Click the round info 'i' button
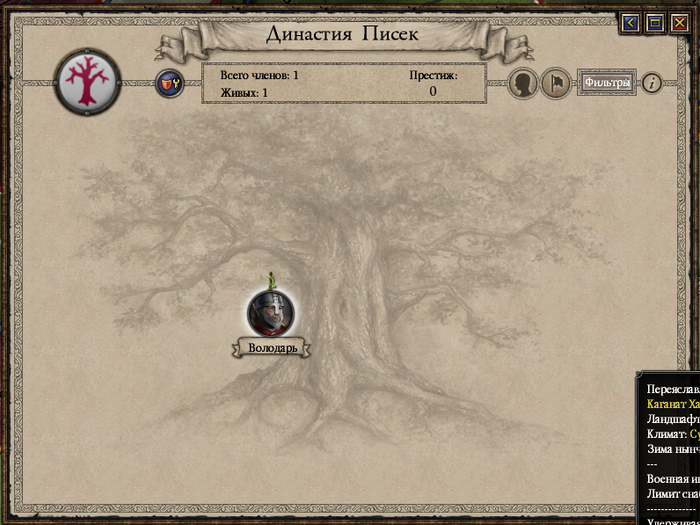 pyautogui.click(x=651, y=83)
